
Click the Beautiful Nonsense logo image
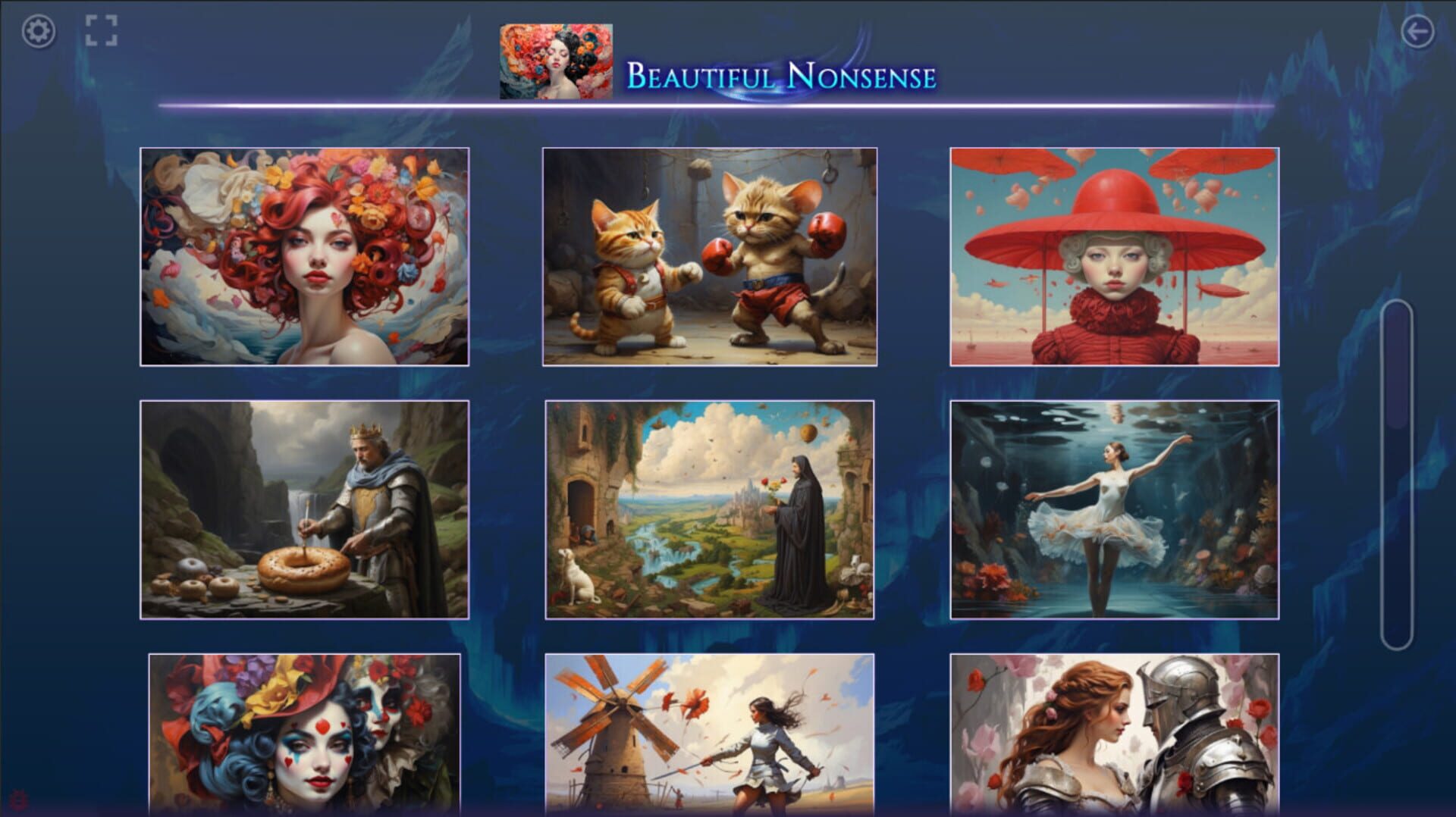coord(556,61)
